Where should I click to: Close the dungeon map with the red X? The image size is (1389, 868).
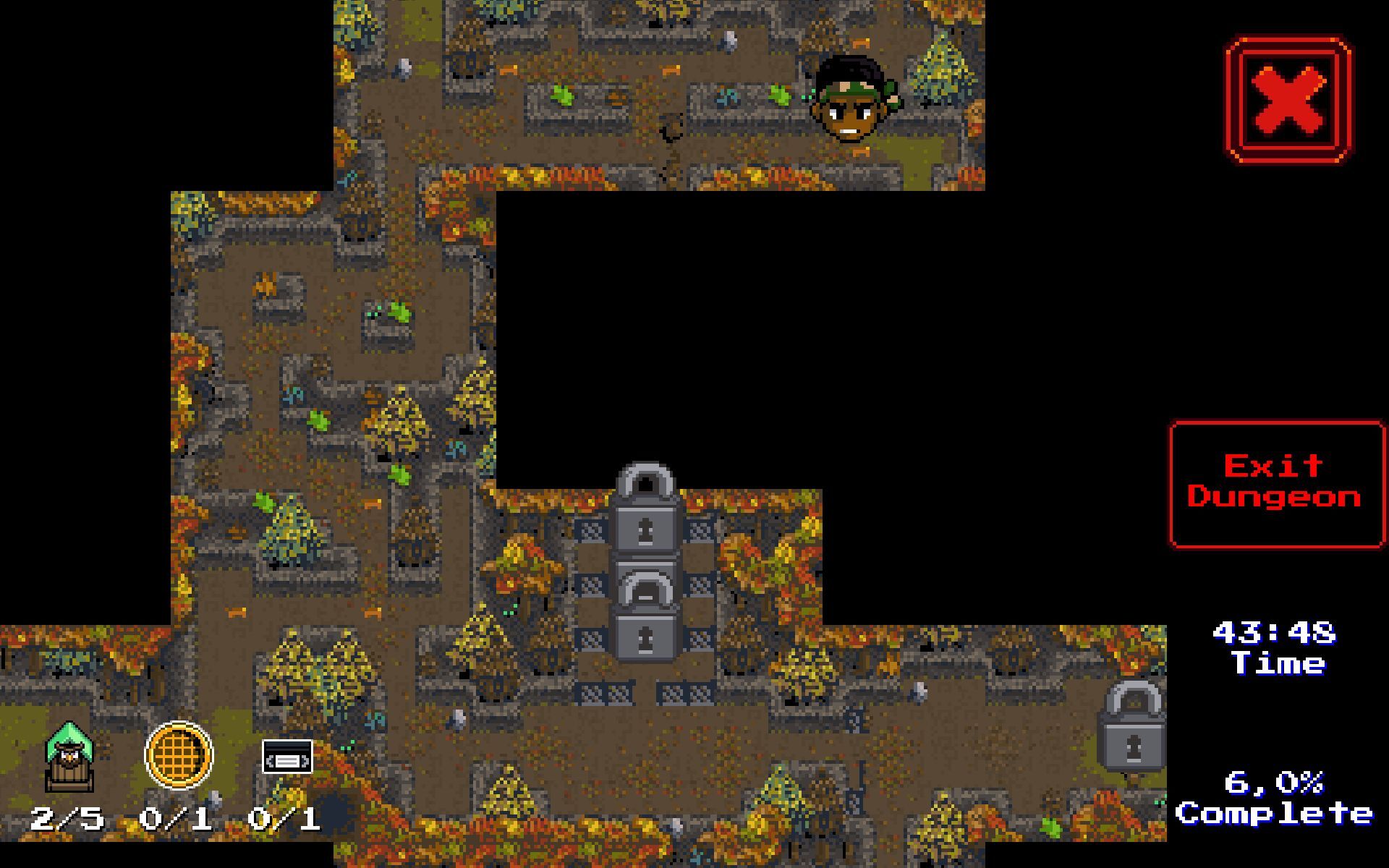1288,100
